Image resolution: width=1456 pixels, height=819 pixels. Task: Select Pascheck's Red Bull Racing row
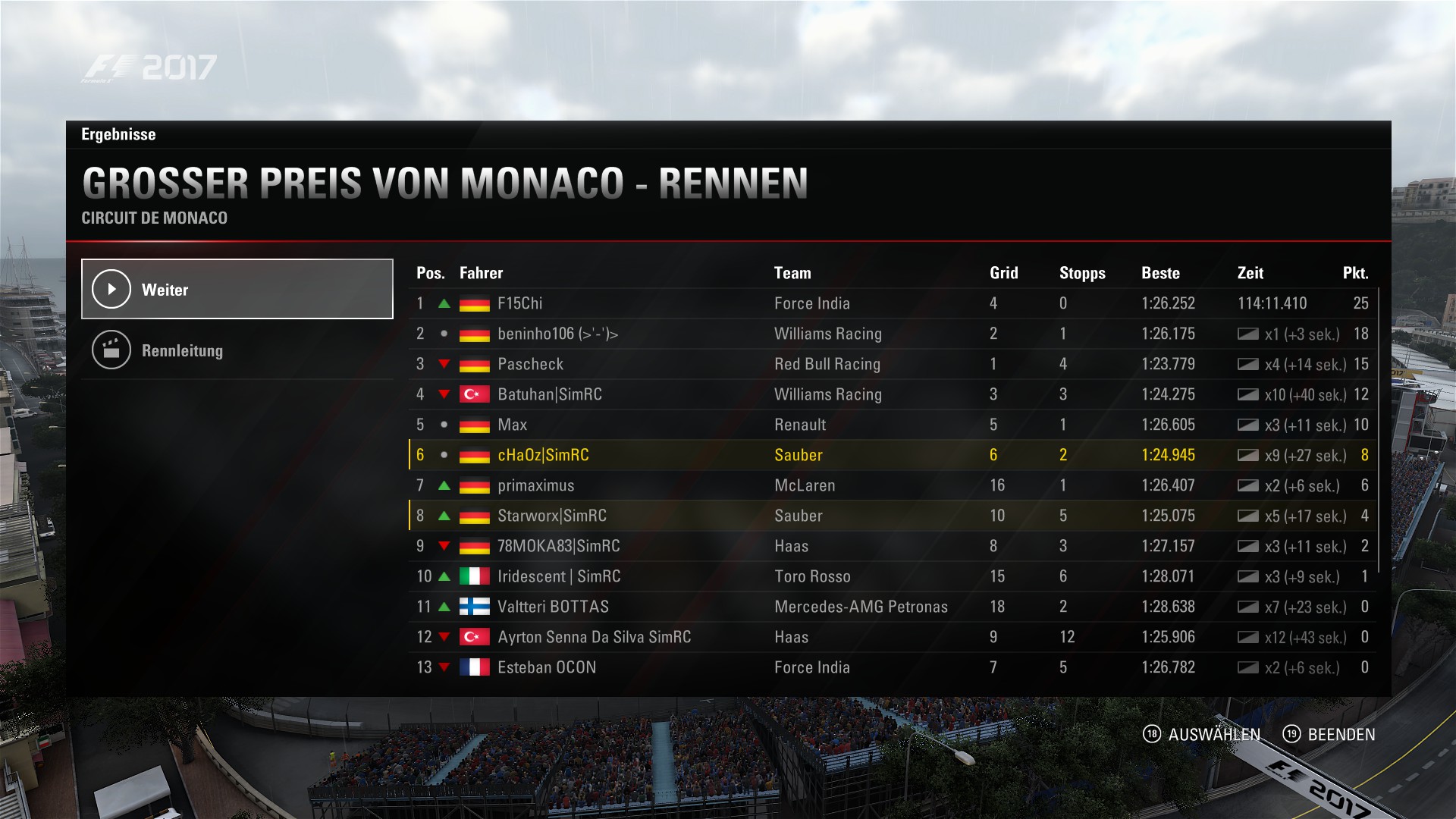coord(892,364)
